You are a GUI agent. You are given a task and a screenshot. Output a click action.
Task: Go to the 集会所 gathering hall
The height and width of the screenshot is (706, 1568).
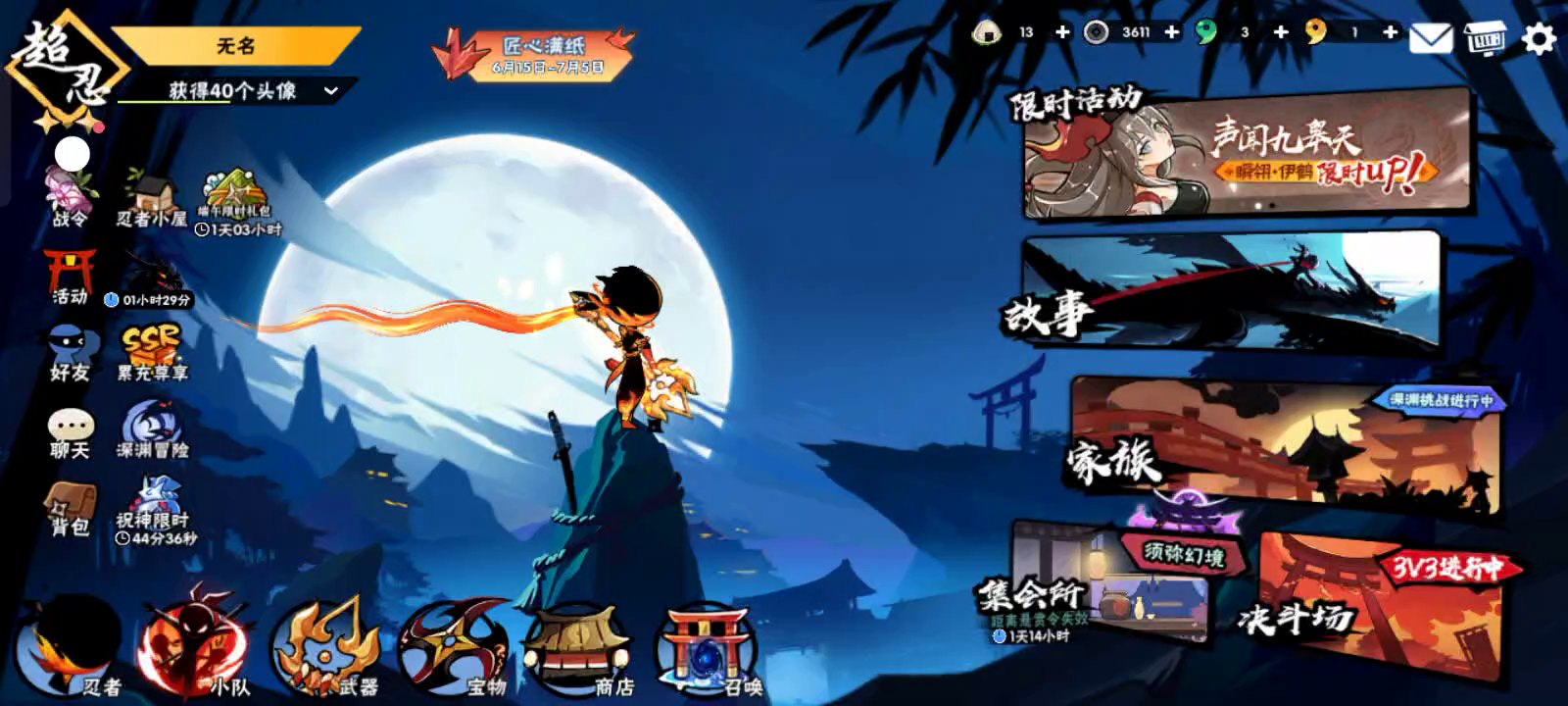(1107, 583)
